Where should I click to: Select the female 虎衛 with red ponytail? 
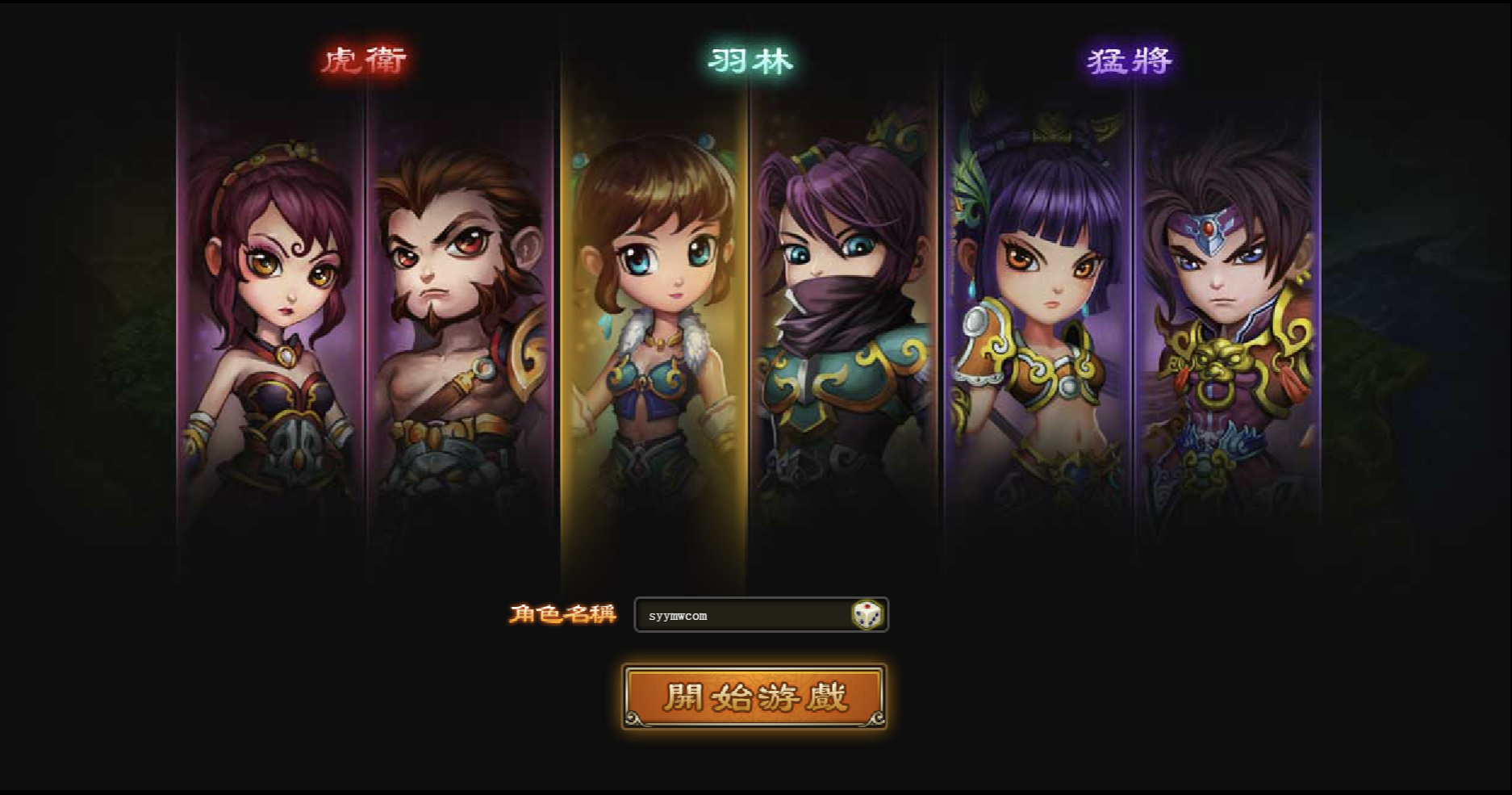[271, 323]
